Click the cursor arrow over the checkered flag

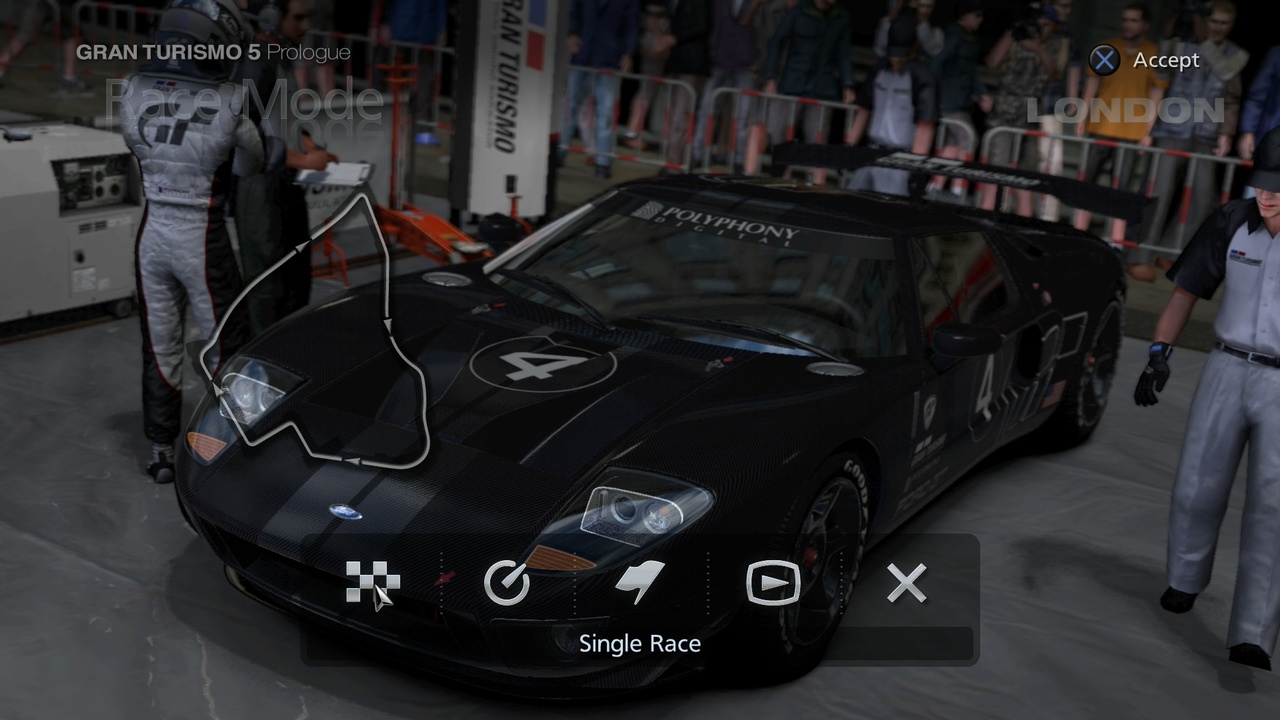coord(383,598)
